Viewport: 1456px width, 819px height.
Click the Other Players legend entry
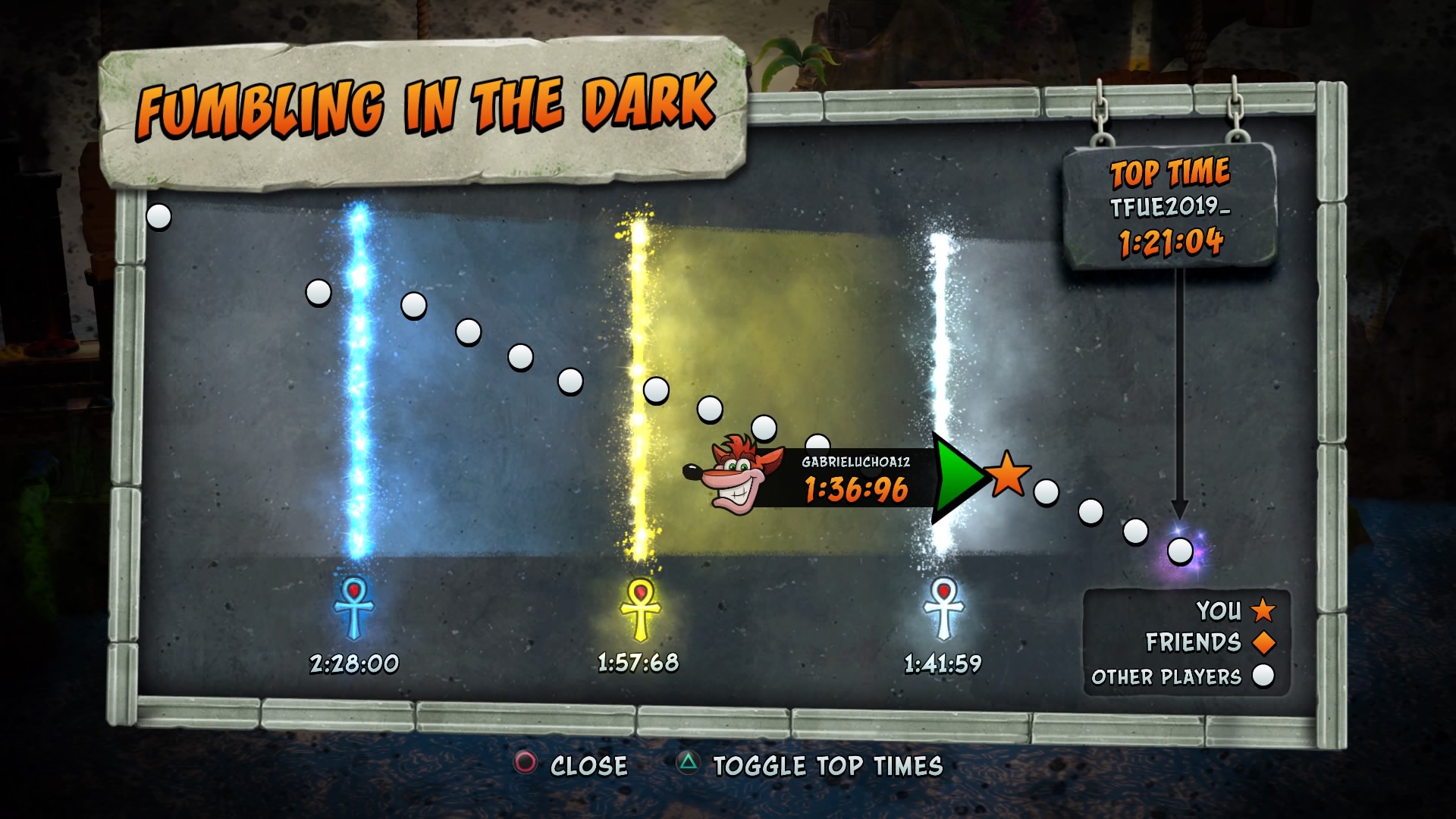tap(1182, 676)
